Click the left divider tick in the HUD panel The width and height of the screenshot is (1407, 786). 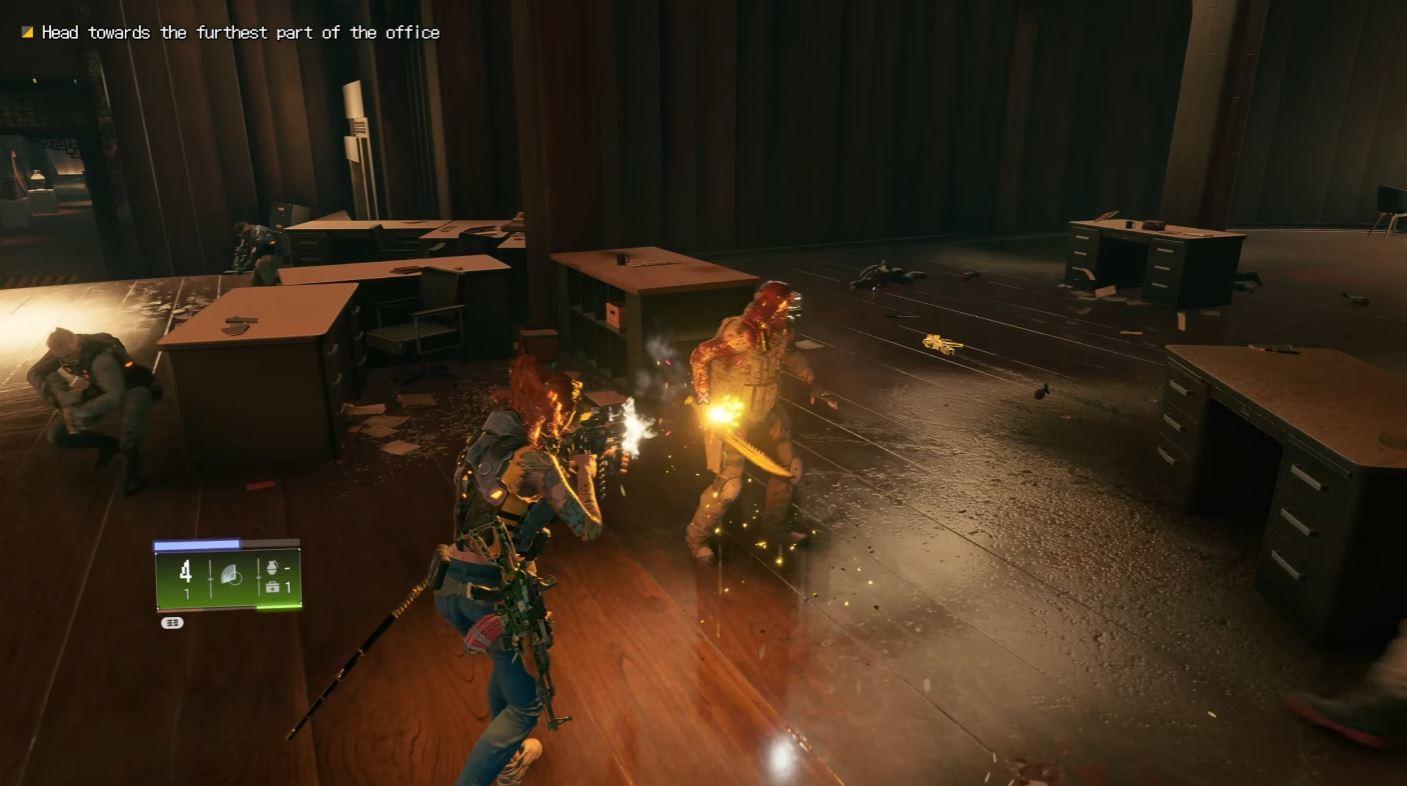[210, 577]
